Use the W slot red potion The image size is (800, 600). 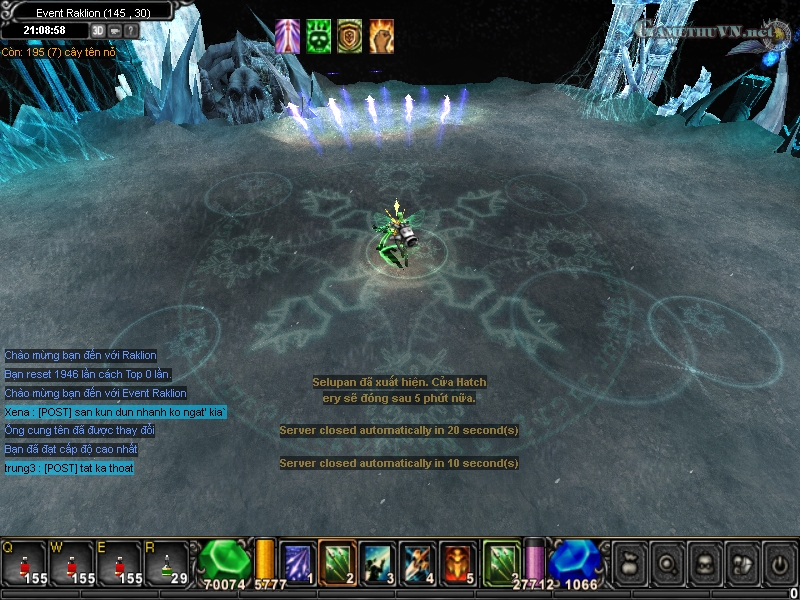pyautogui.click(x=73, y=563)
